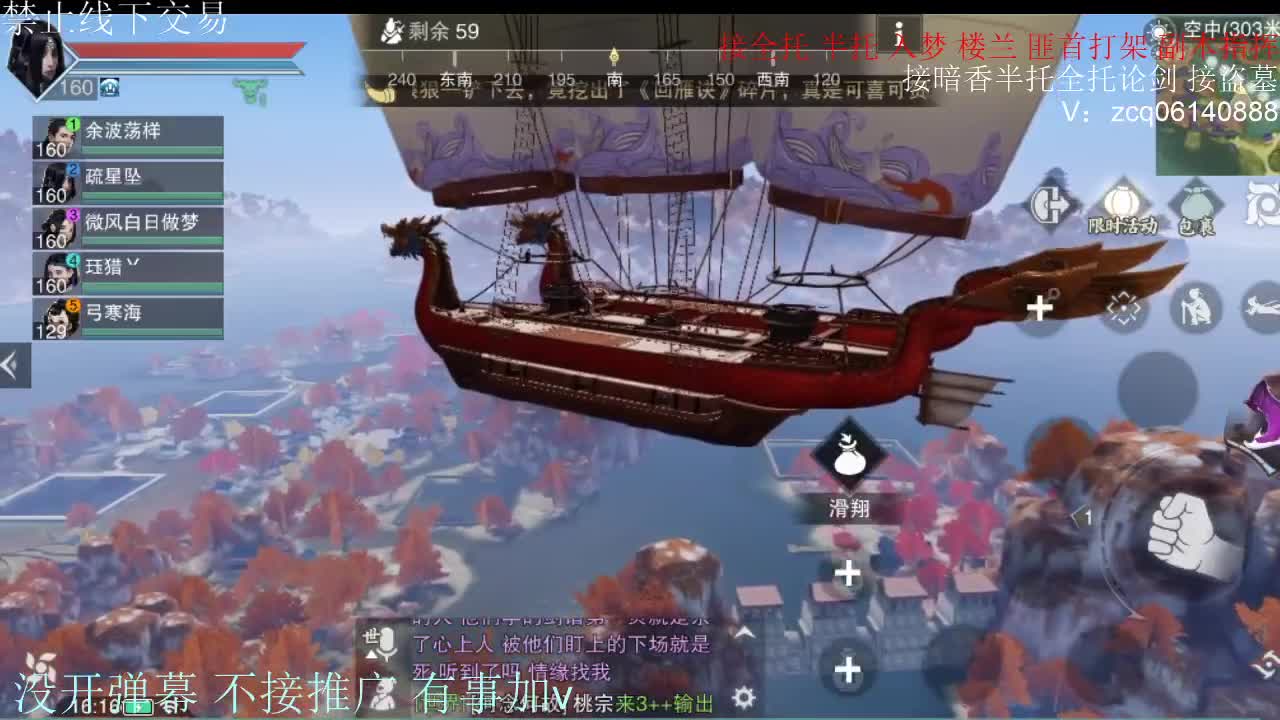Open the chat settings gear icon

coord(742,696)
